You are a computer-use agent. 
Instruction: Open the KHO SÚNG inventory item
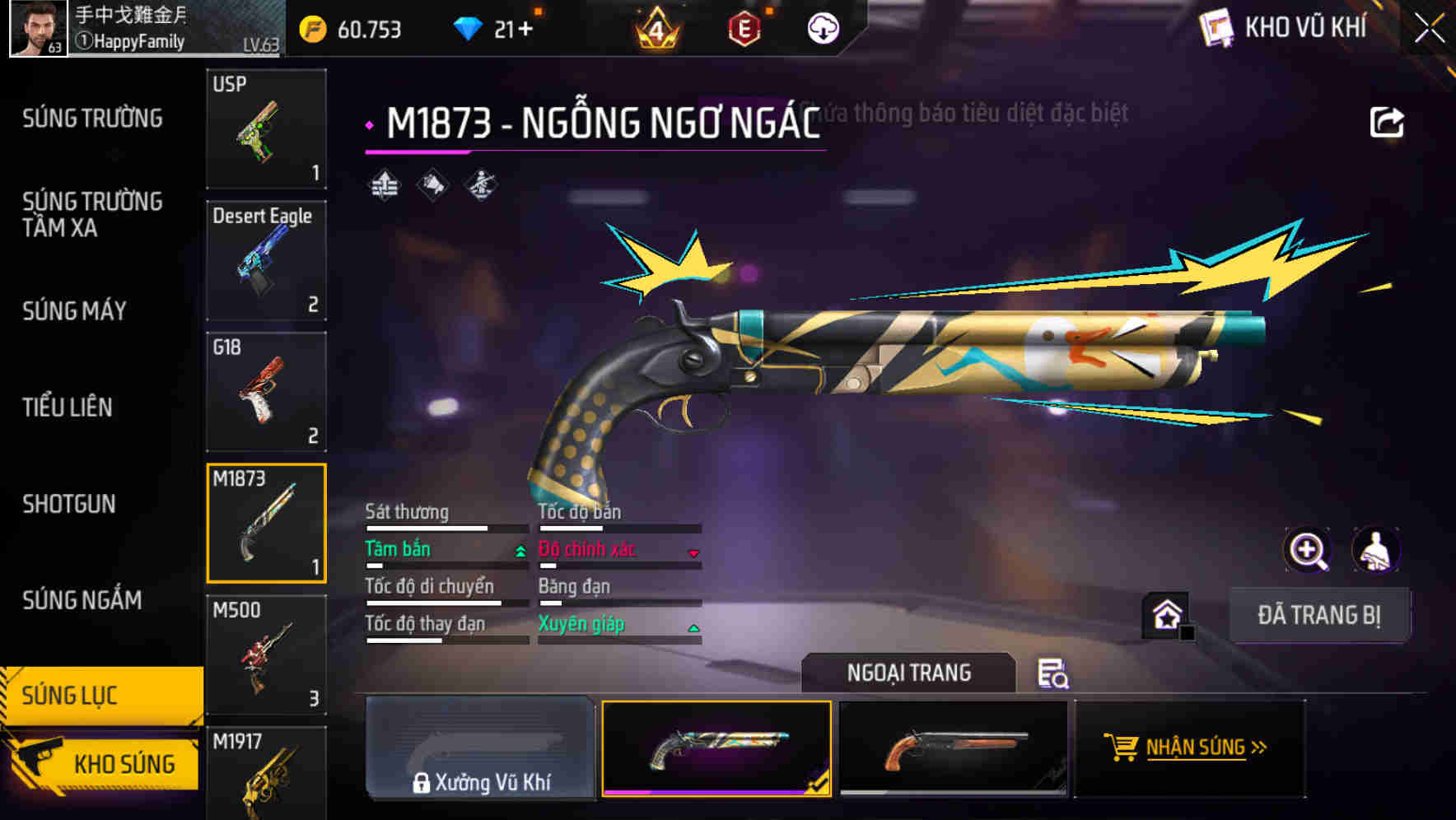click(x=122, y=764)
